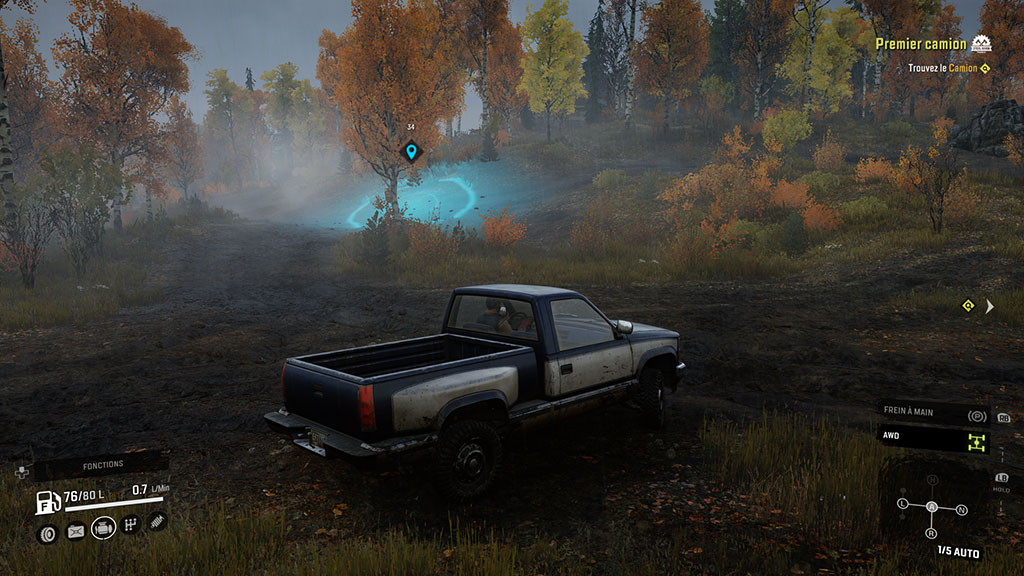This screenshot has height=576, width=1024.
Task: Select the tire status icon
Action: point(47,533)
